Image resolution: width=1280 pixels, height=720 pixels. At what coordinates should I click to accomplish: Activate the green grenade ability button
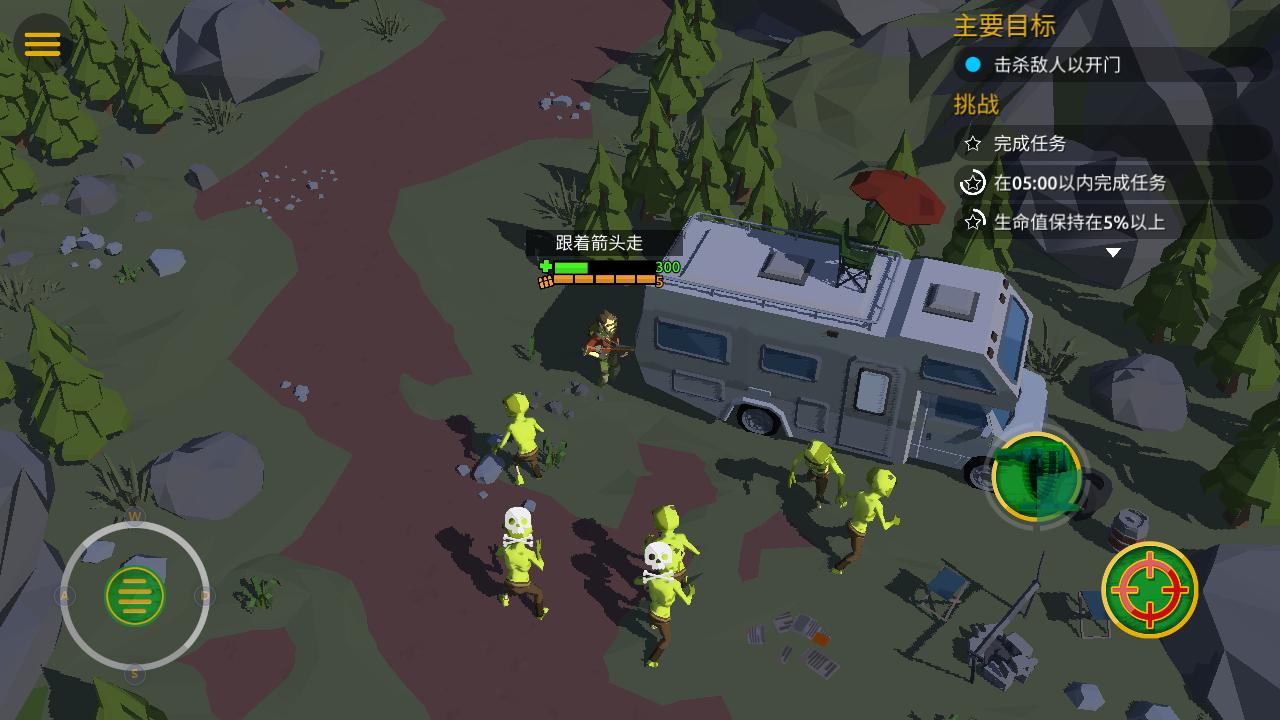(1037, 478)
